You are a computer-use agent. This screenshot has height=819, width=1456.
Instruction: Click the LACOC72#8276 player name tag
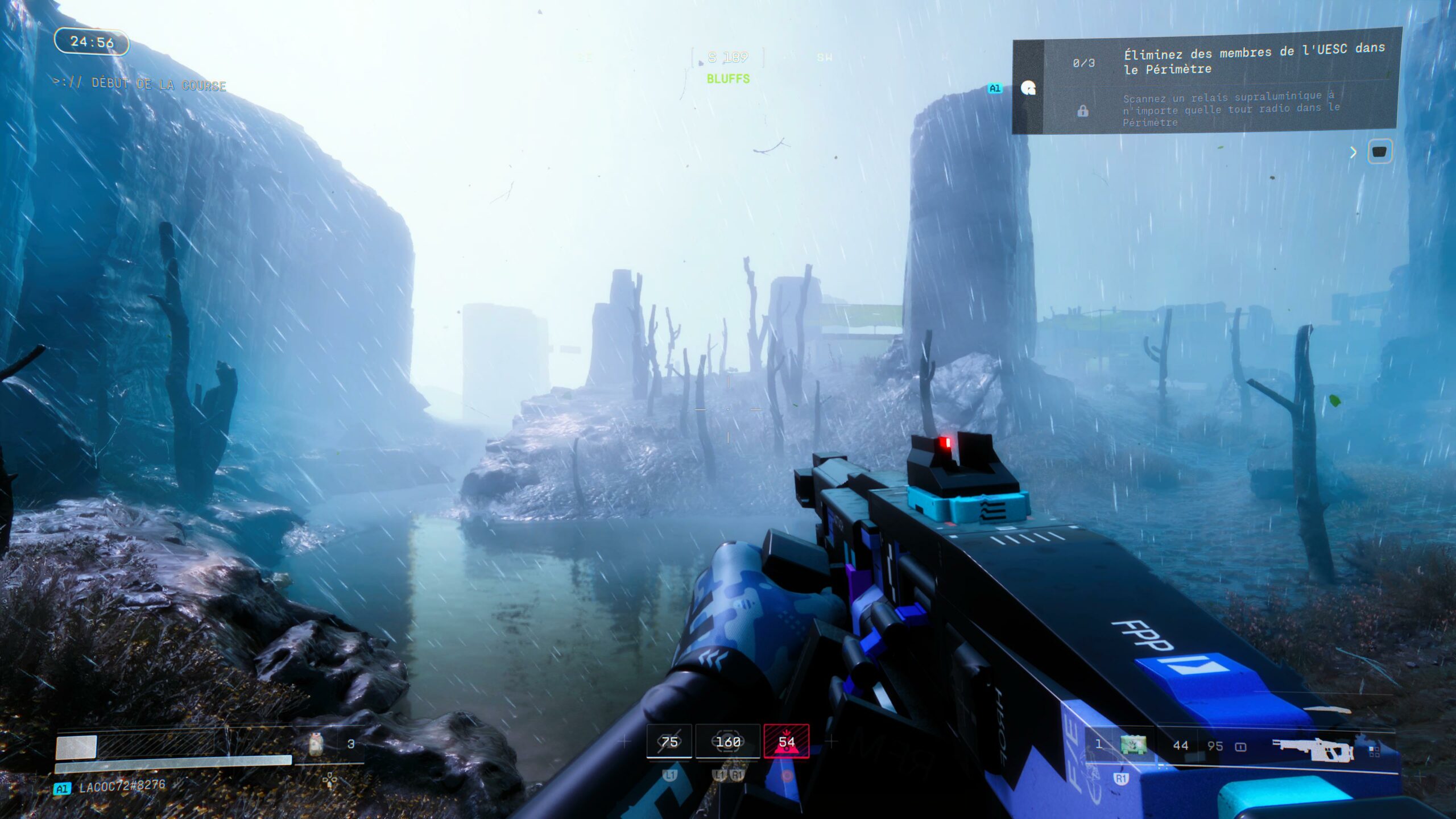tap(122, 787)
